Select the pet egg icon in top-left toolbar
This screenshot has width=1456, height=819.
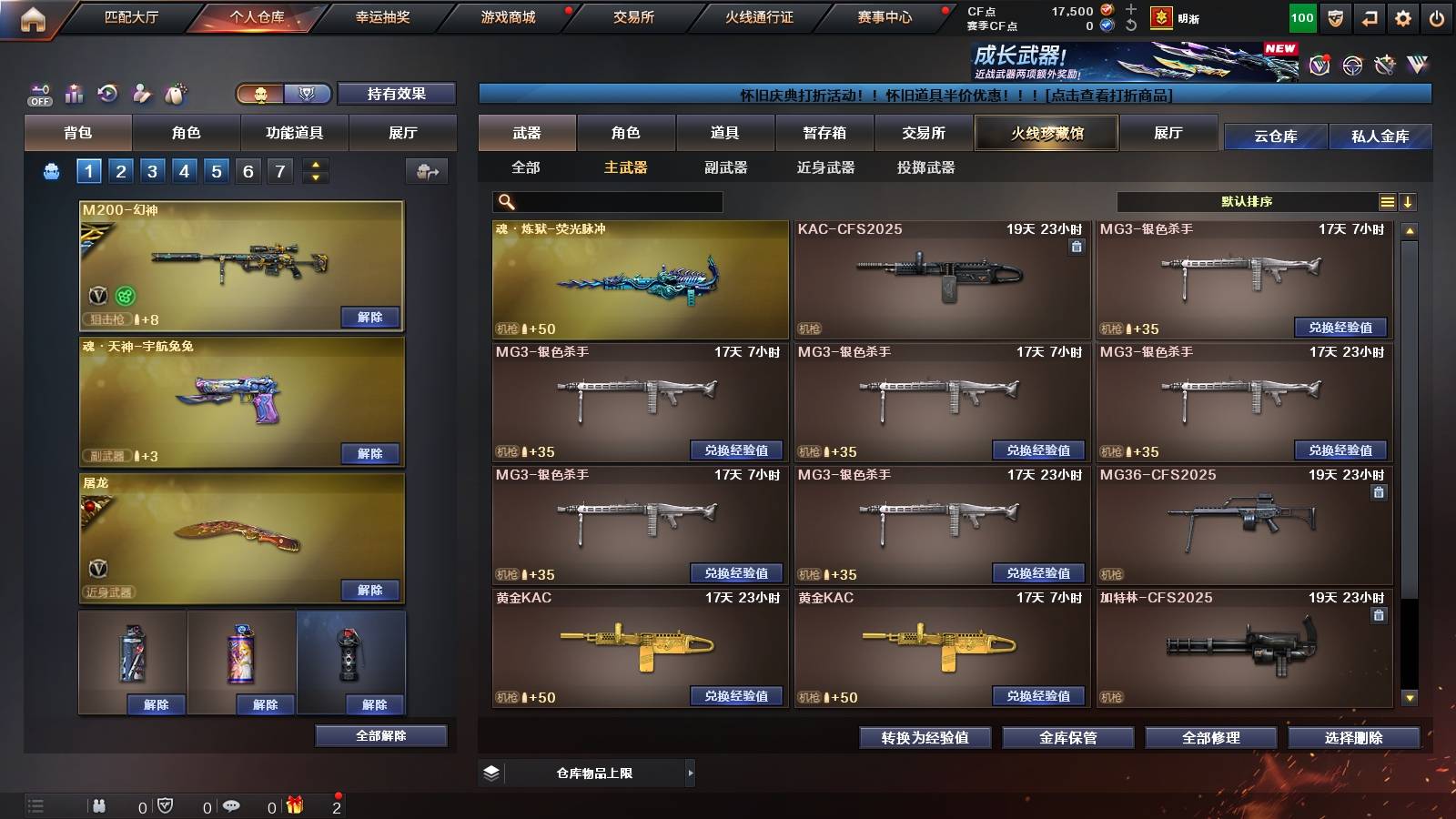177,92
